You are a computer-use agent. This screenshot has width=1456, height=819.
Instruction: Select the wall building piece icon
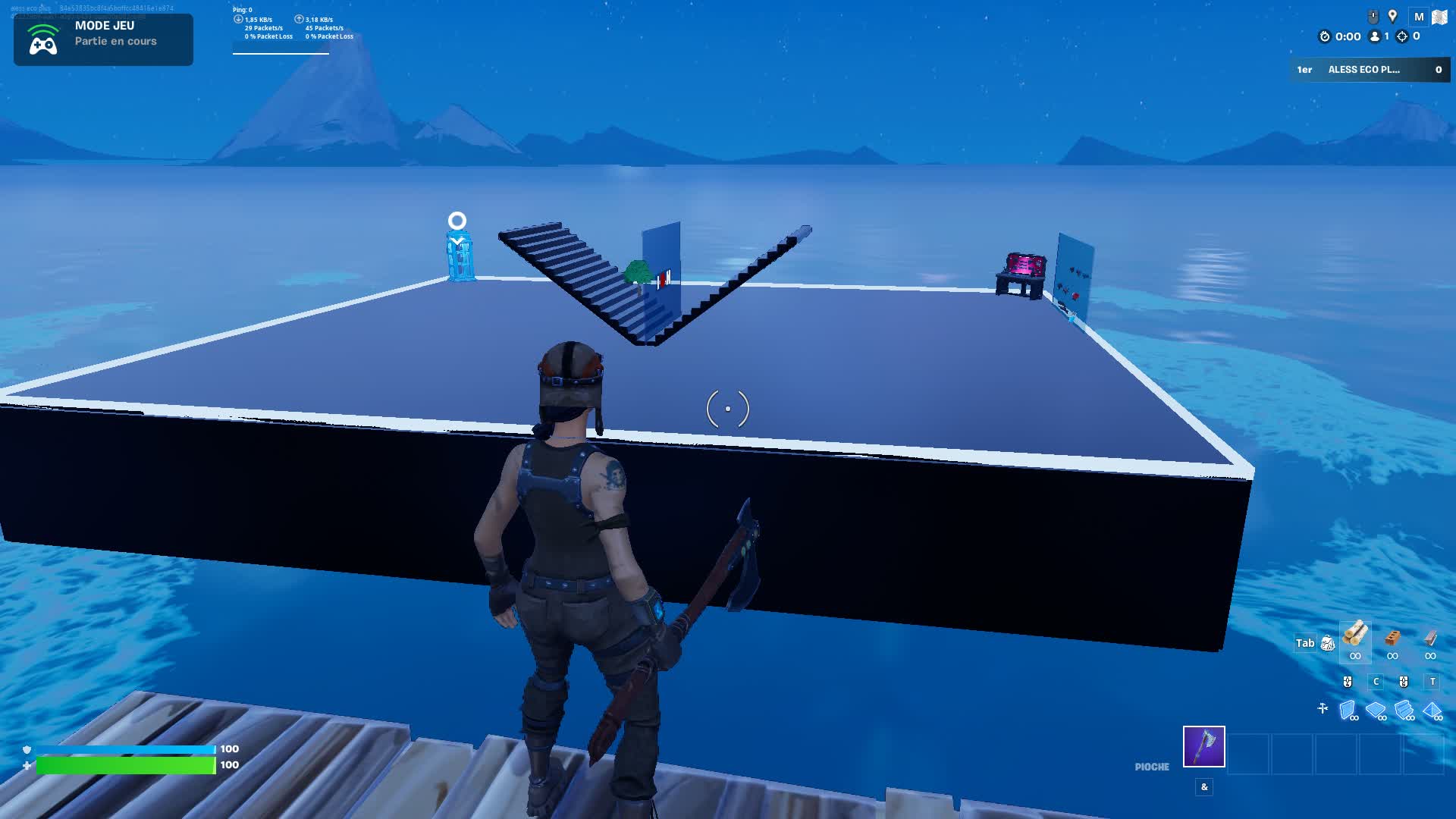[x=1348, y=708]
